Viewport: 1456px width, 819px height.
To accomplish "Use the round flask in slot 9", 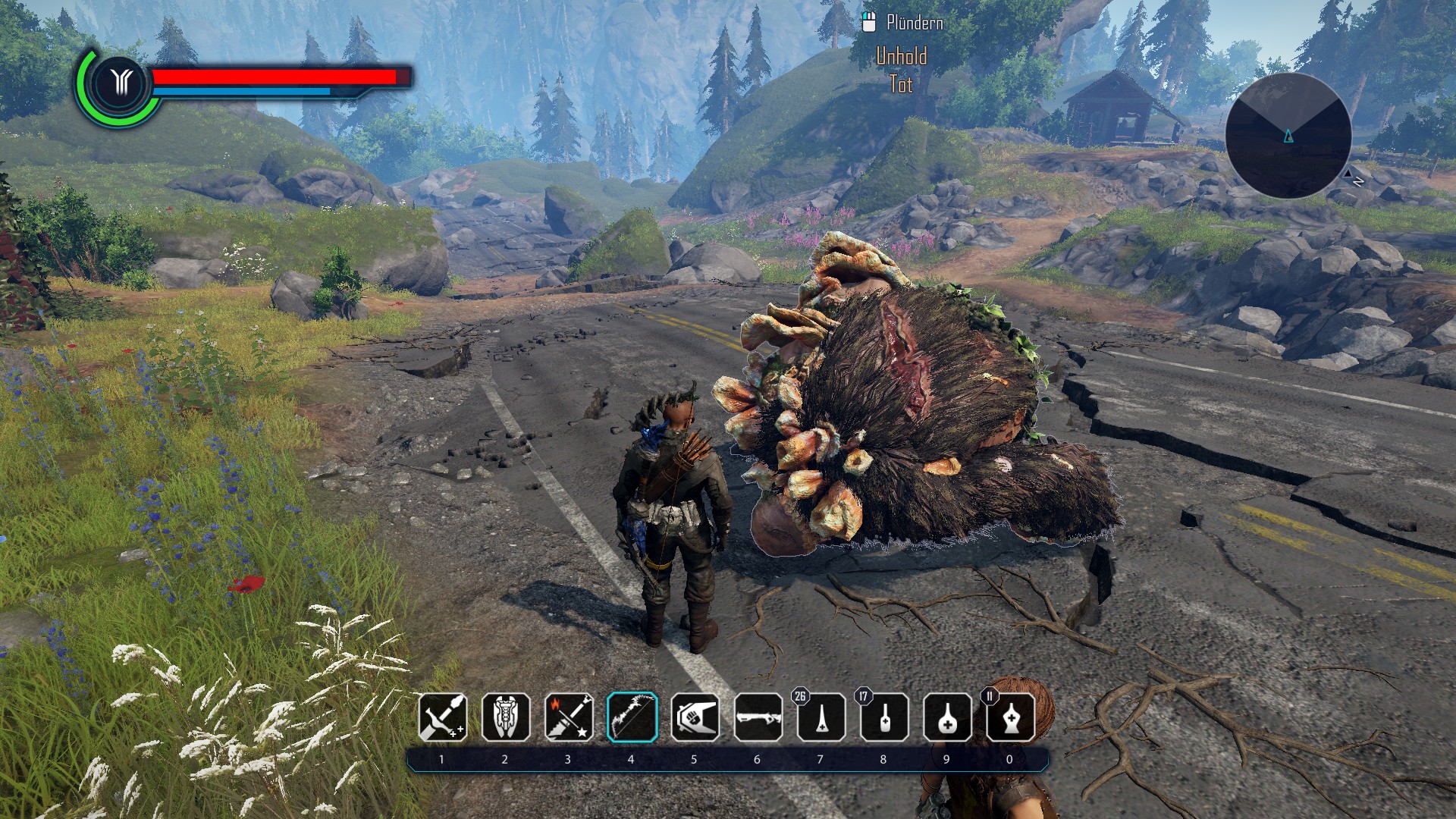I will pos(947,717).
